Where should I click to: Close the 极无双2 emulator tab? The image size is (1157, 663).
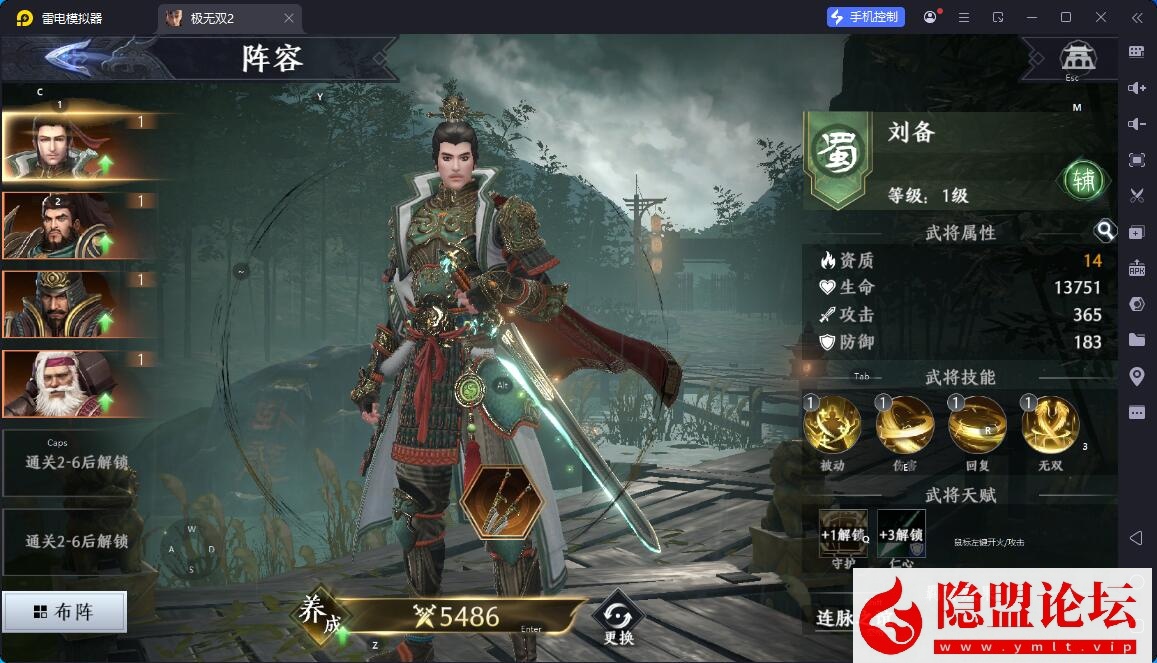289,18
